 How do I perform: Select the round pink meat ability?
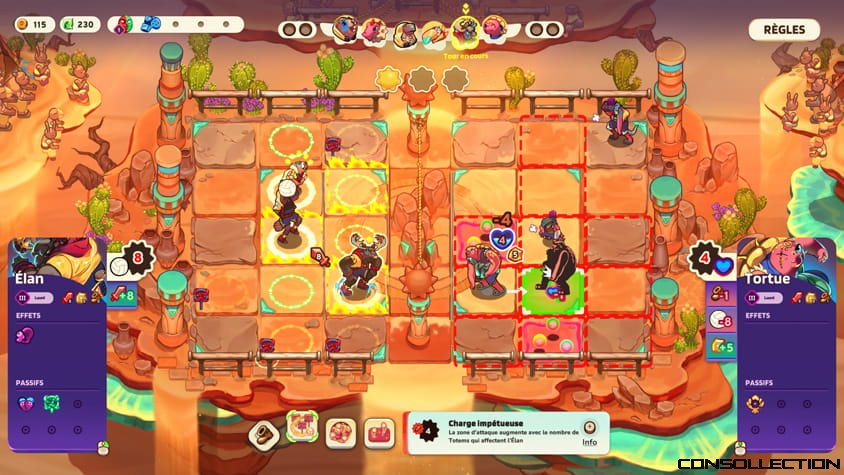tap(339, 434)
